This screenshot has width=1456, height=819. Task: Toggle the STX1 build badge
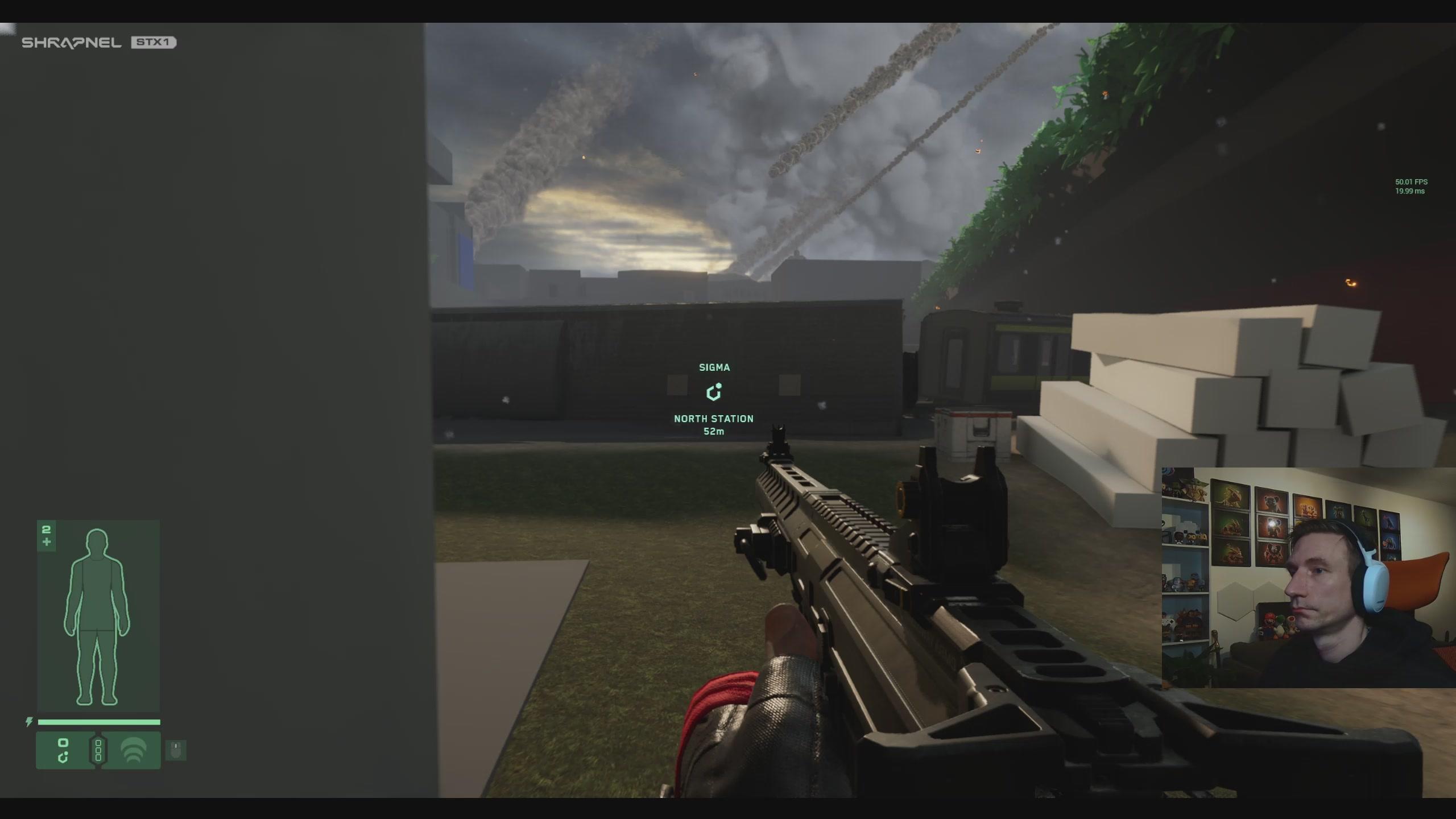pyautogui.click(x=155, y=42)
